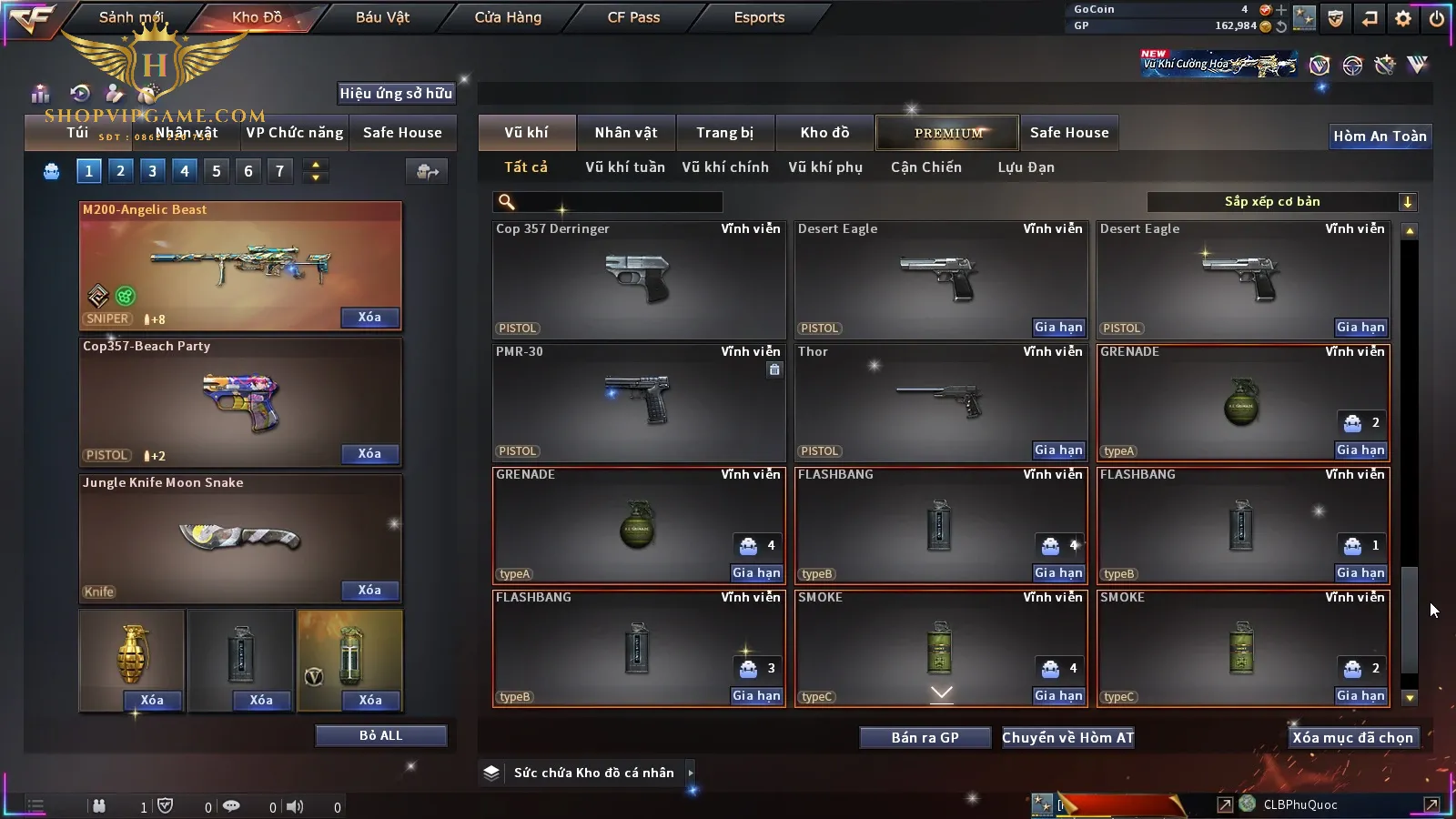Click Bỏ ALL to unequip everything
1456x819 pixels.
(x=380, y=735)
